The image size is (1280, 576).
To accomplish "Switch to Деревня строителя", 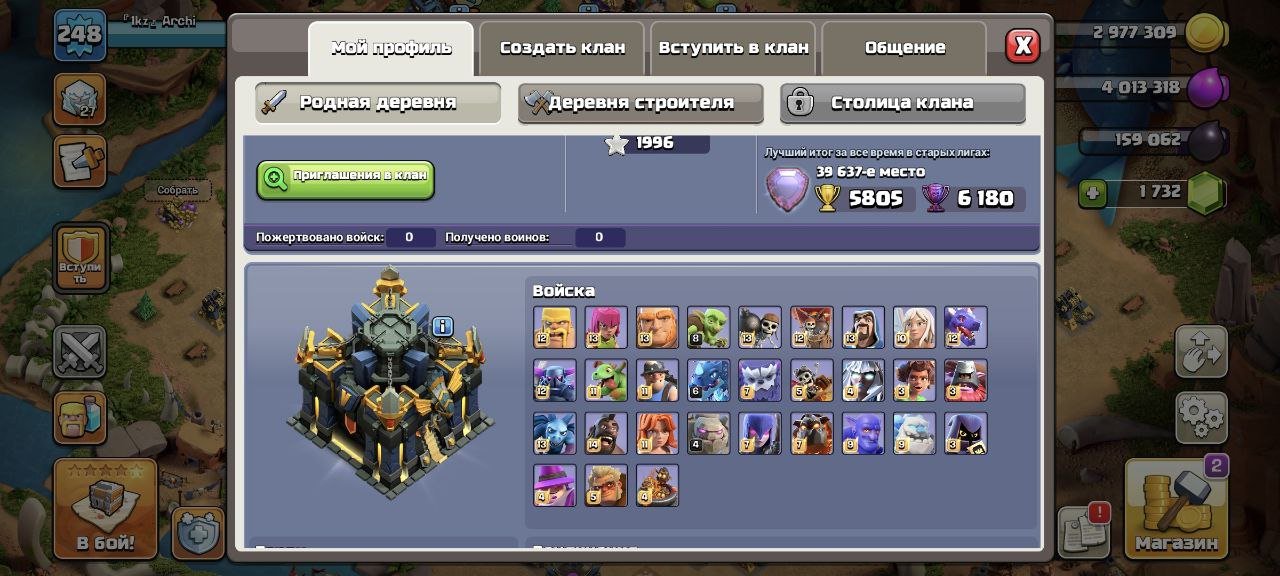I will tap(640, 103).
